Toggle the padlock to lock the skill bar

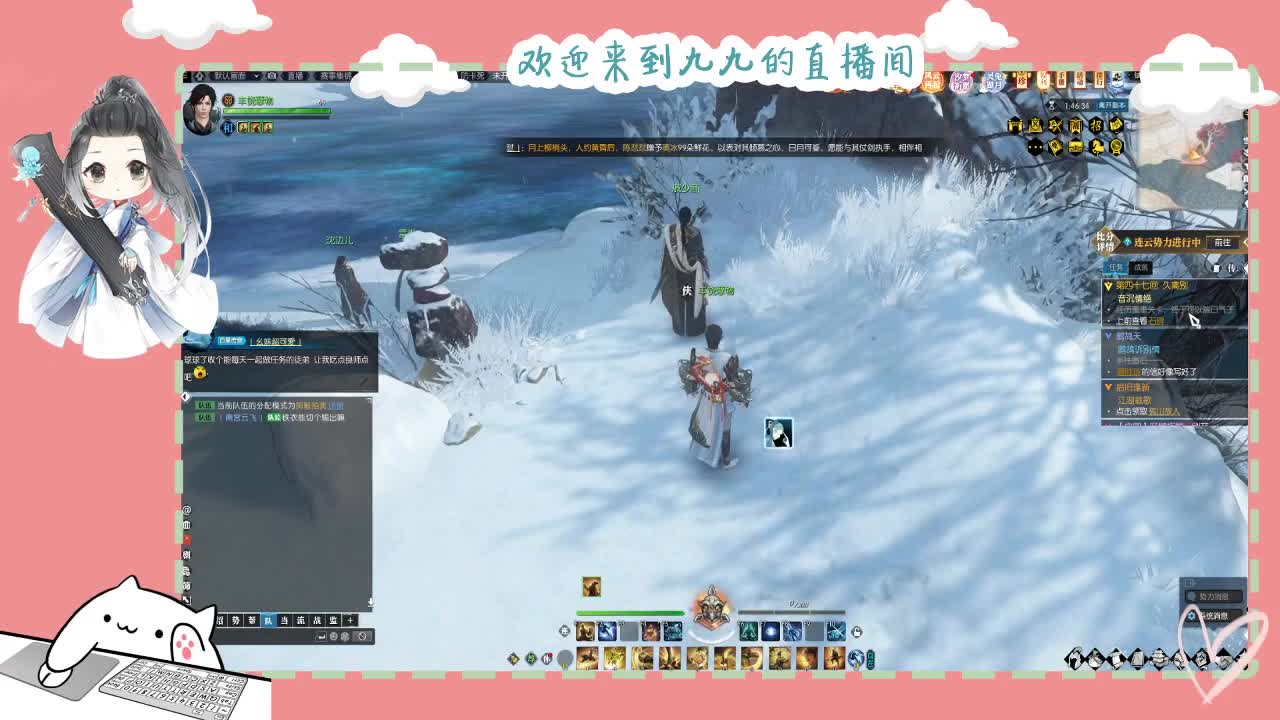(x=857, y=632)
